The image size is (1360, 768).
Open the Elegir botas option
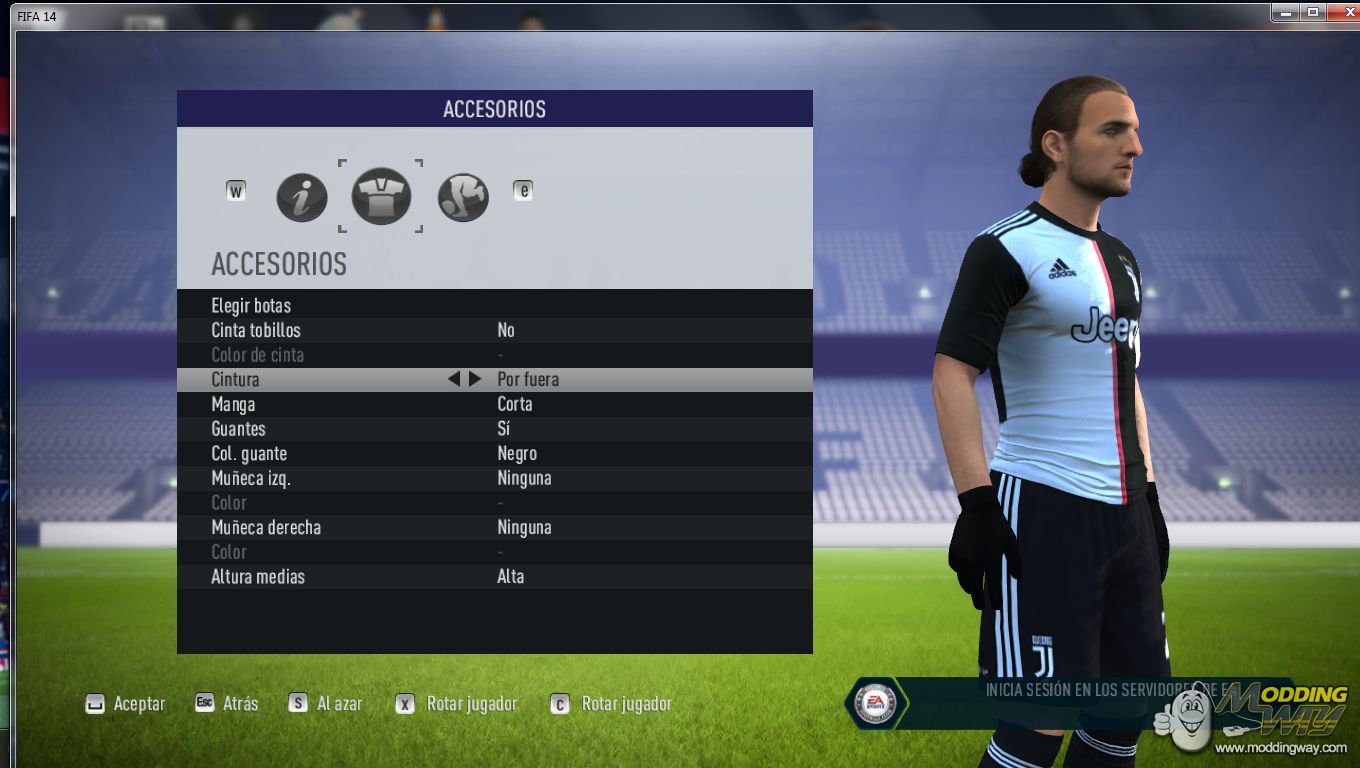point(252,305)
